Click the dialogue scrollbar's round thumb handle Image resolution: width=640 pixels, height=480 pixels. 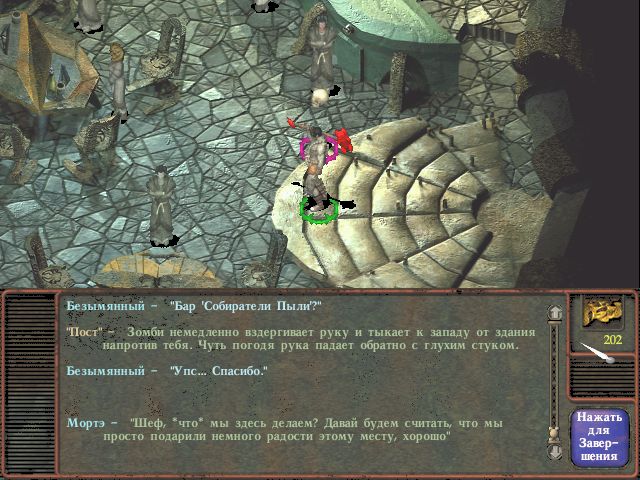(x=552, y=432)
